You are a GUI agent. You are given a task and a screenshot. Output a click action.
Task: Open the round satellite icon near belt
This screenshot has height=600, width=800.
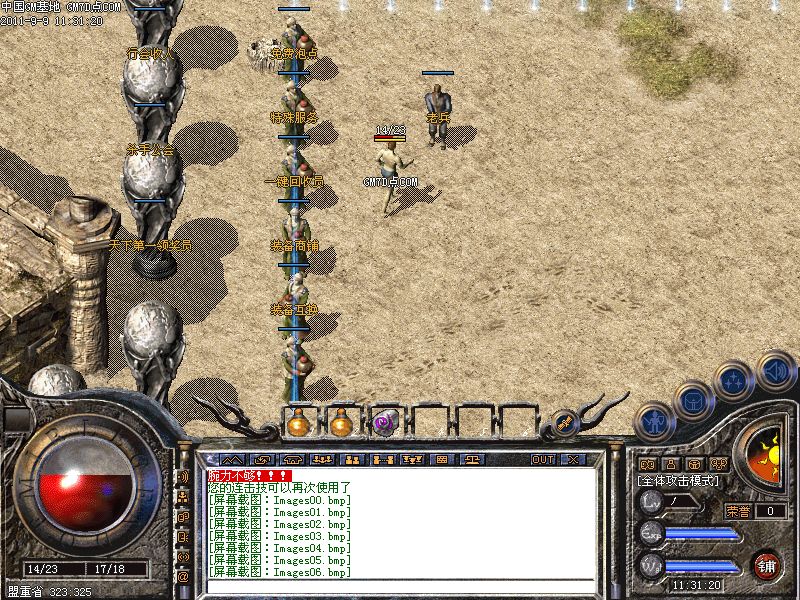pos(563,423)
